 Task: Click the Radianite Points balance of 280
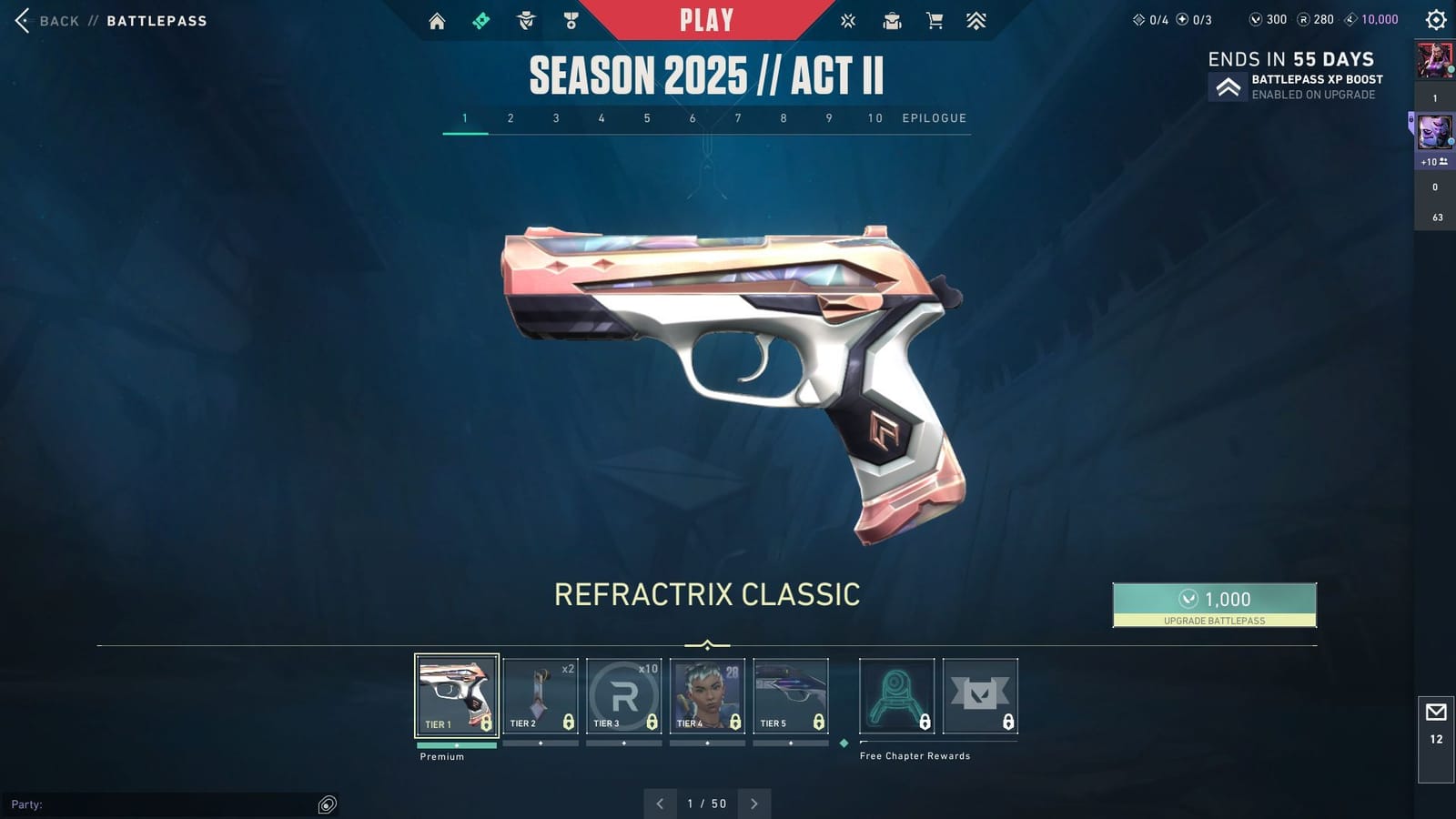tap(1318, 18)
